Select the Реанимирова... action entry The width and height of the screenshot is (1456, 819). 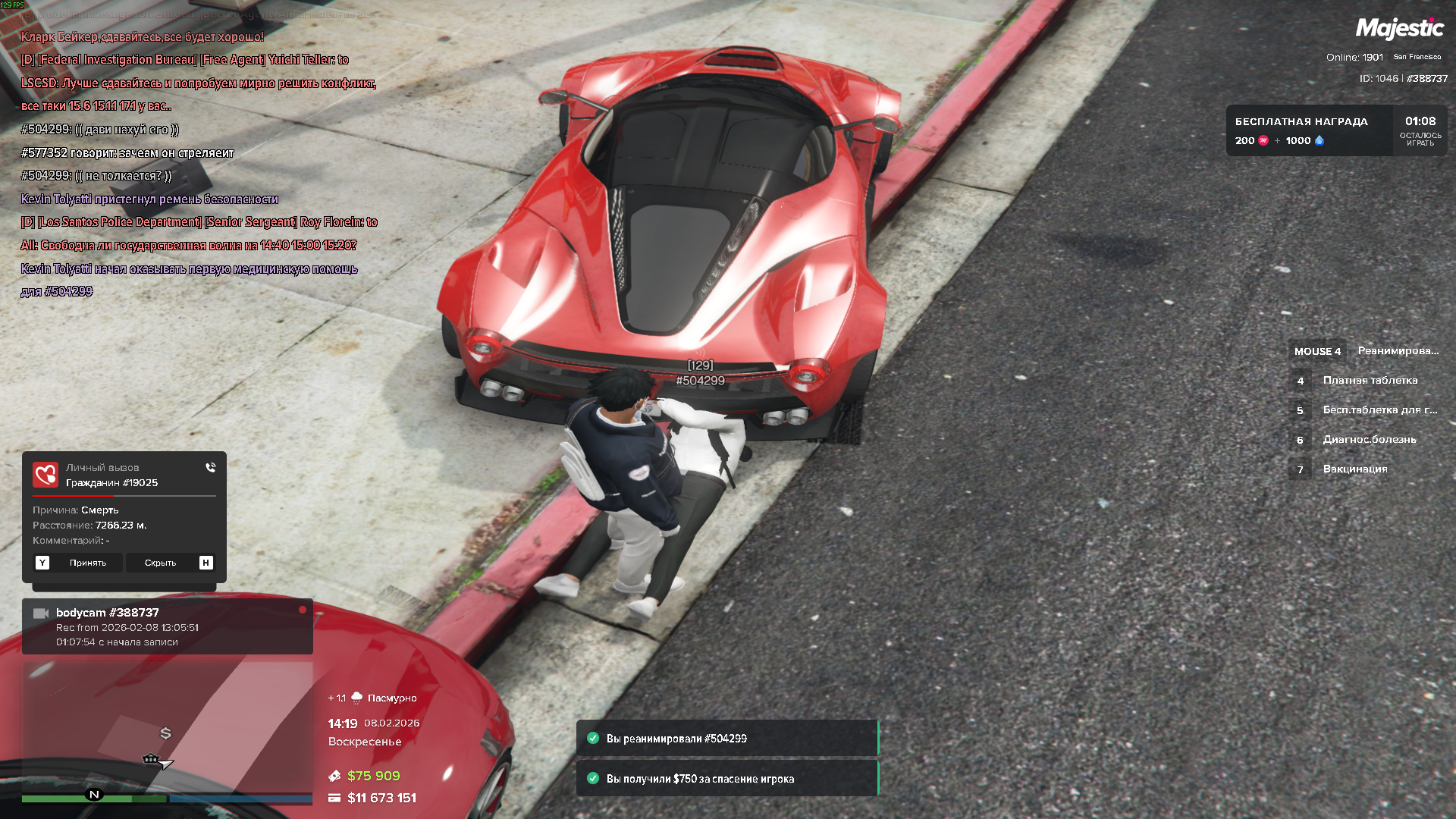[1397, 351]
